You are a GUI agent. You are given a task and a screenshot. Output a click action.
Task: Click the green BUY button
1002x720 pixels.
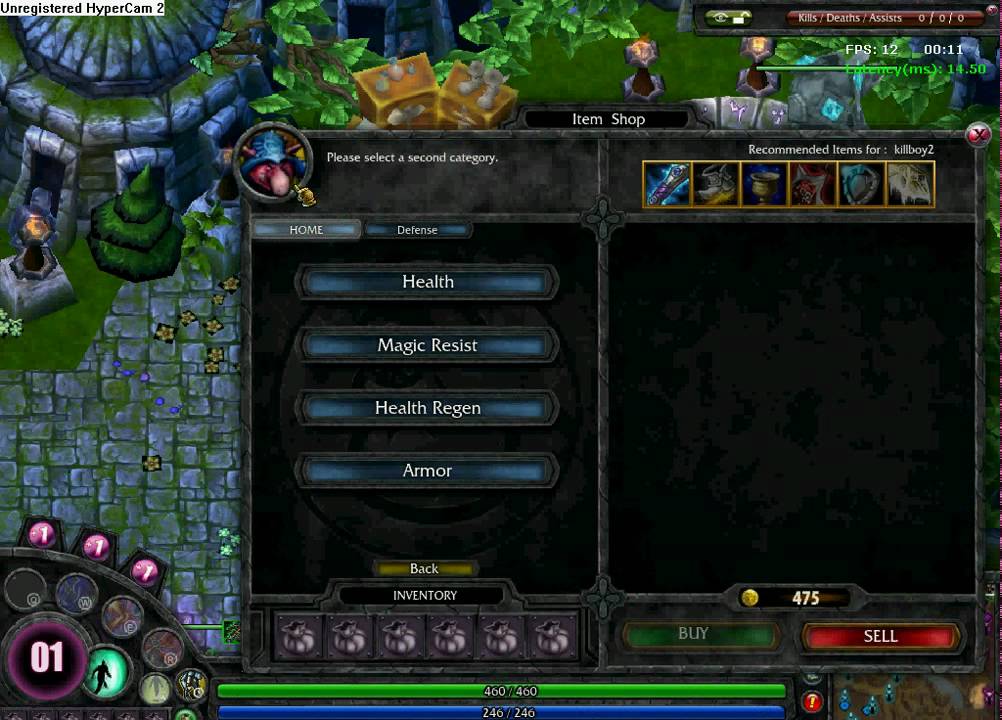coord(695,635)
